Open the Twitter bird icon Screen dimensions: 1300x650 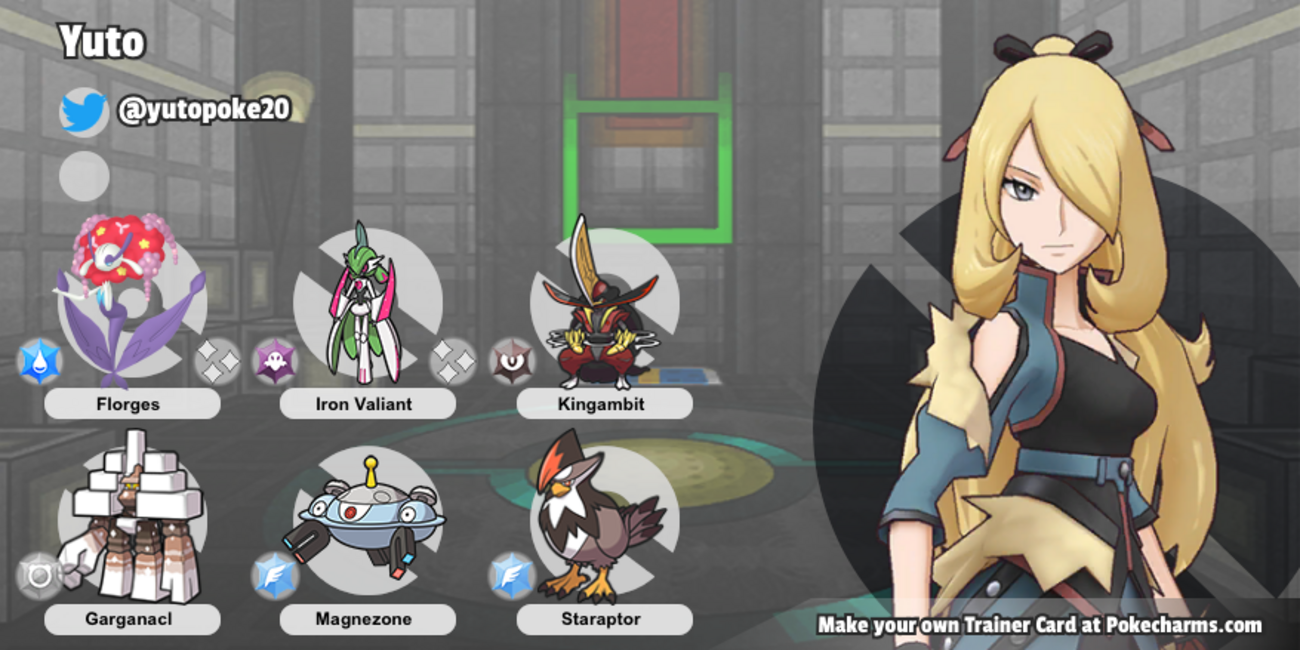coord(84,111)
